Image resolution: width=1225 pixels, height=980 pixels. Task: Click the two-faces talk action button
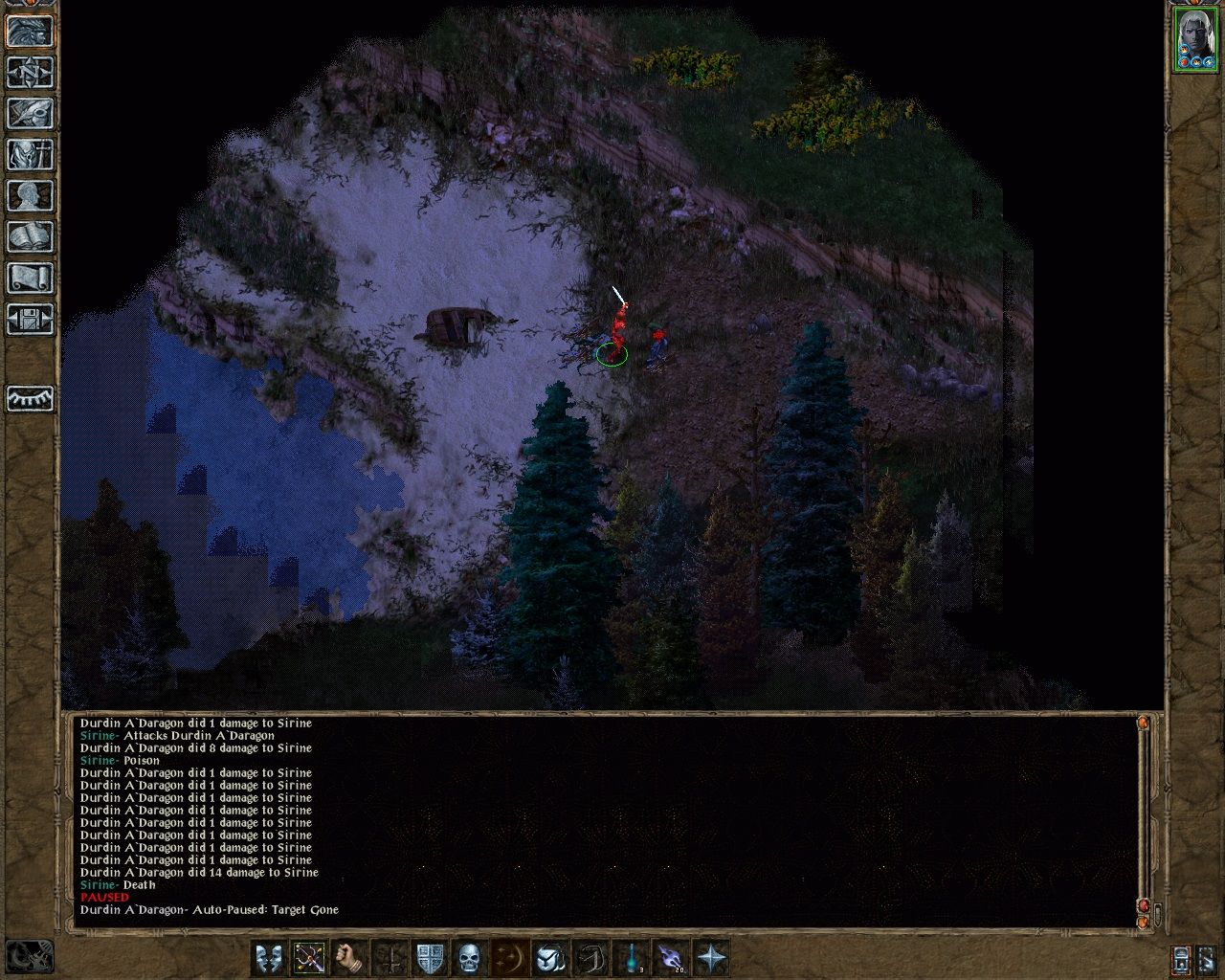tap(269, 957)
